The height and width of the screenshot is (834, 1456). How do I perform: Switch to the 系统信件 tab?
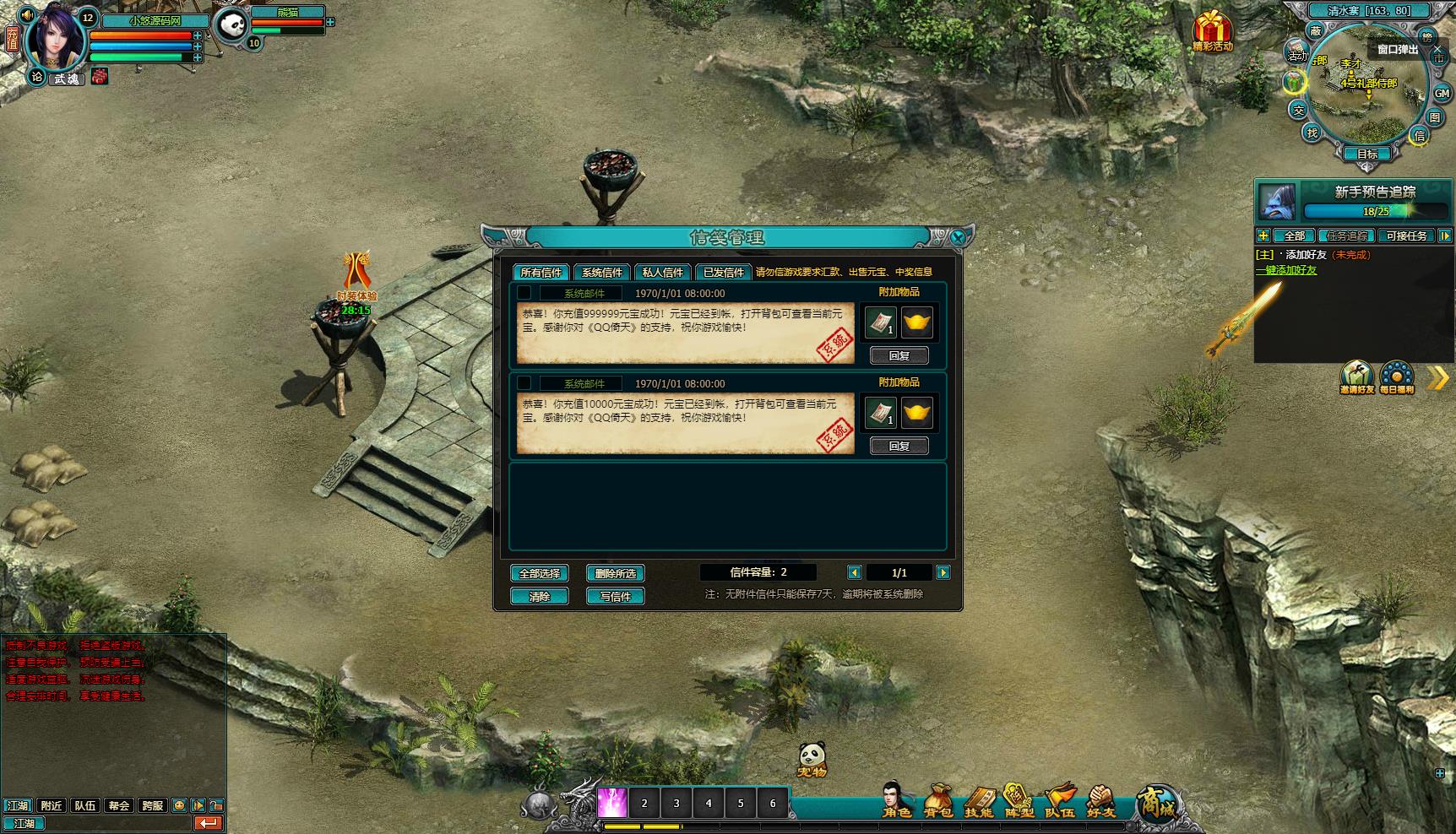(x=601, y=272)
